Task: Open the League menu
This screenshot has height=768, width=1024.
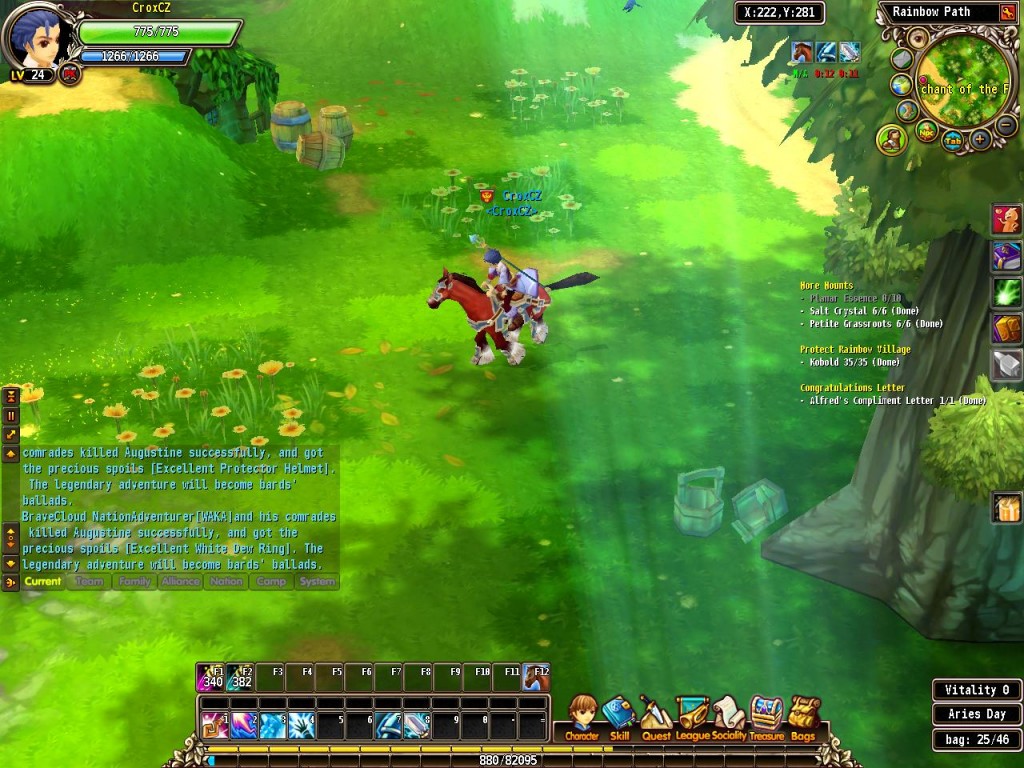Action: point(692,717)
